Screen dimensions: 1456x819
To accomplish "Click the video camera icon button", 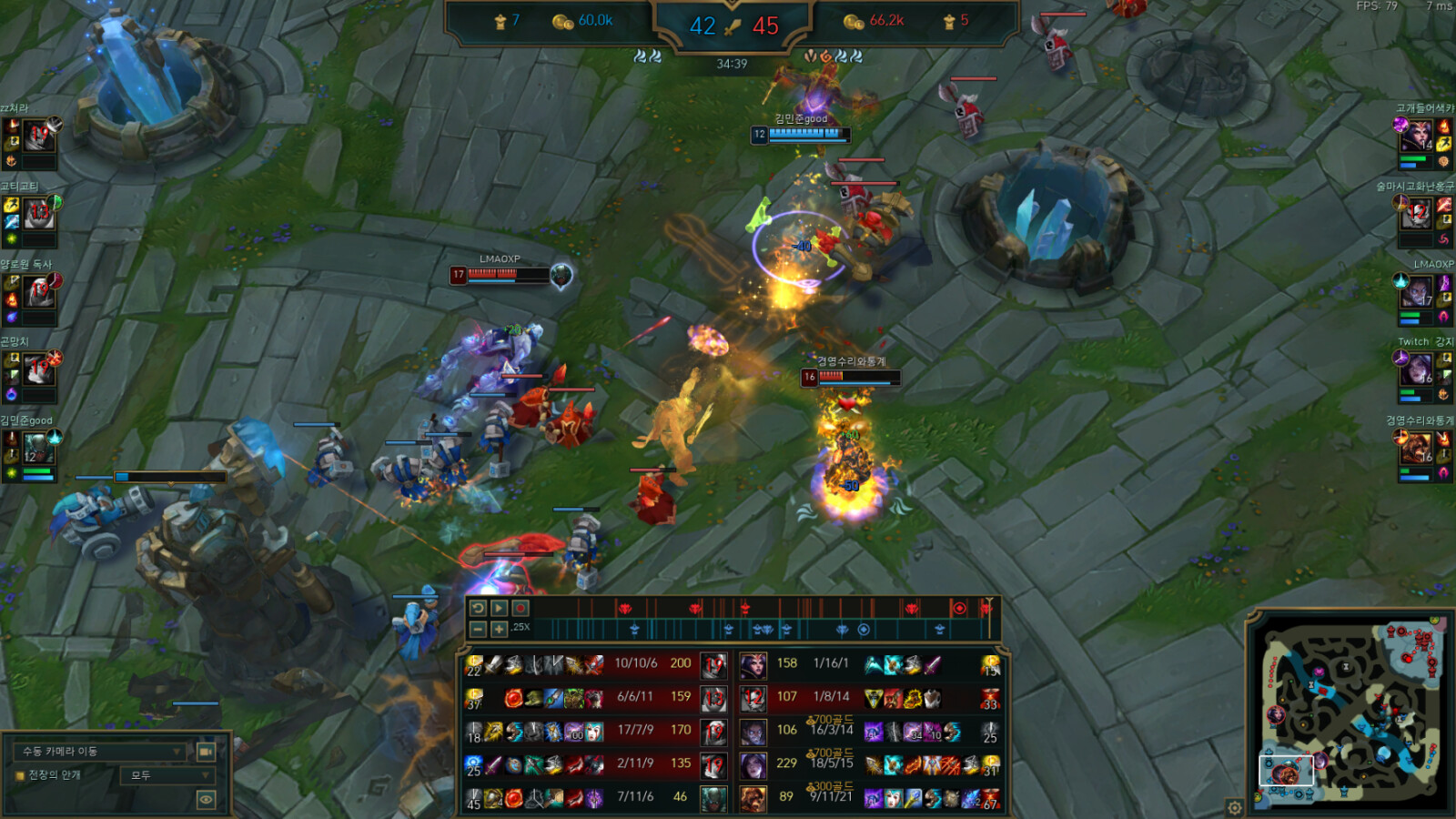I will point(206,752).
